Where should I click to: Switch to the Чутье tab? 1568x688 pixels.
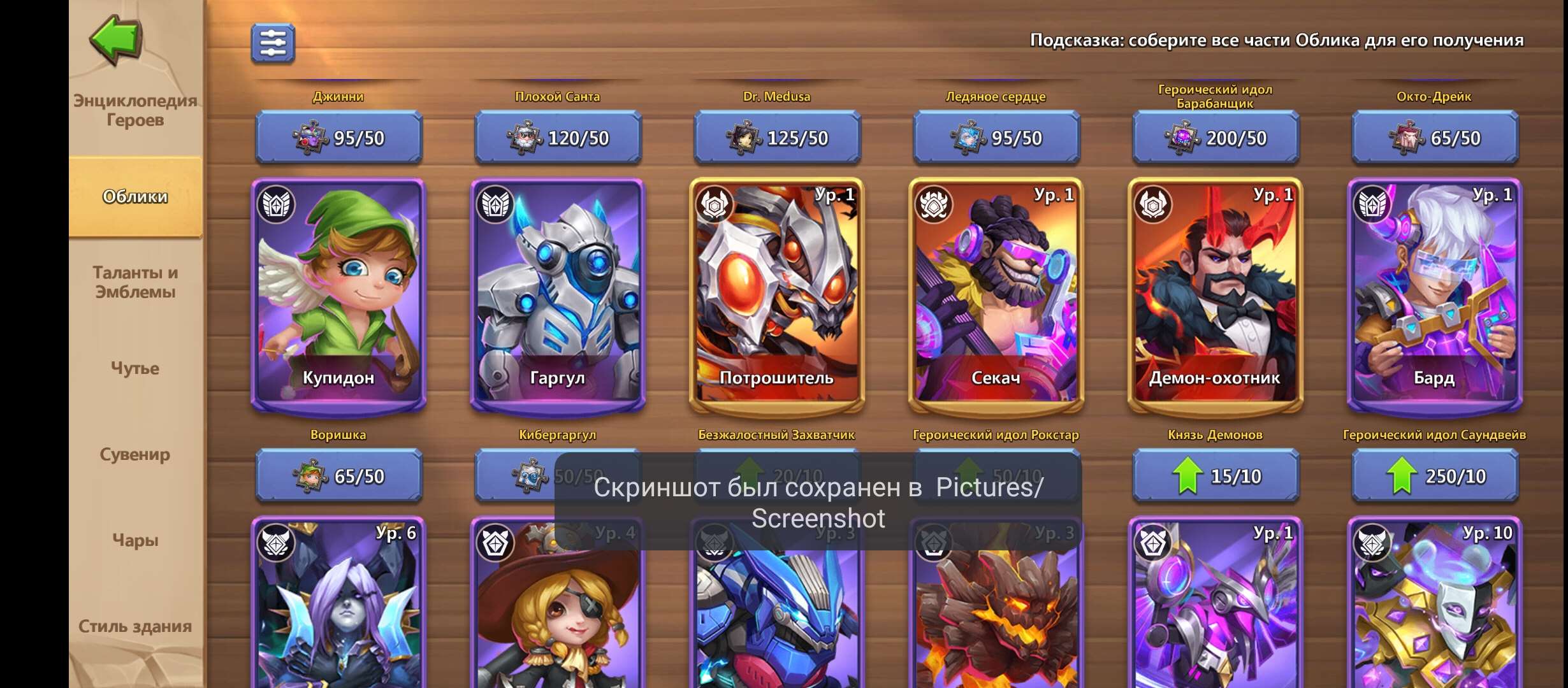point(135,368)
